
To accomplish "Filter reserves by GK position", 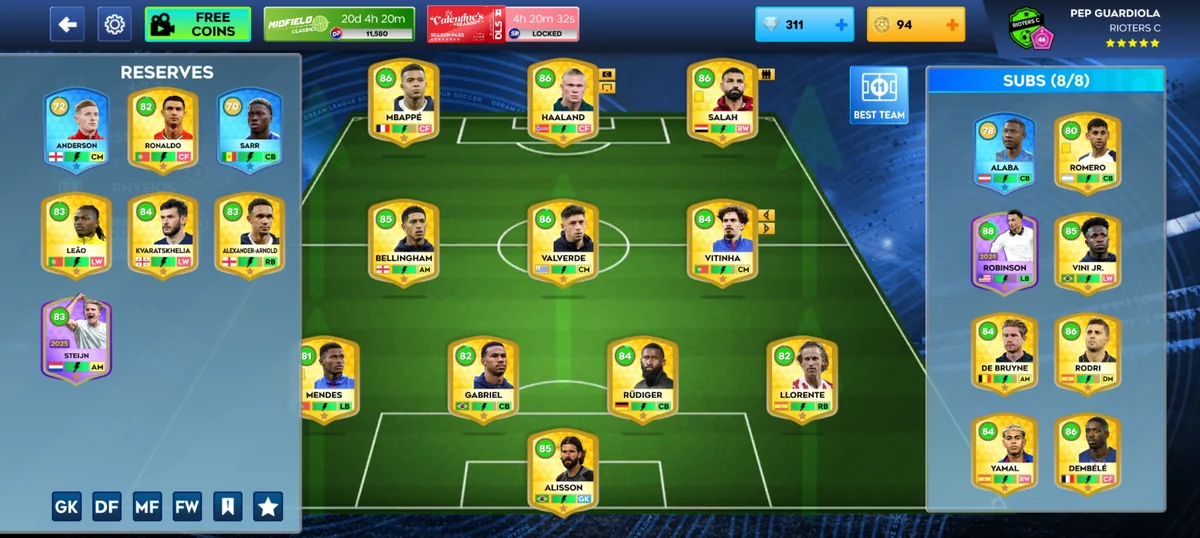I will click(67, 507).
